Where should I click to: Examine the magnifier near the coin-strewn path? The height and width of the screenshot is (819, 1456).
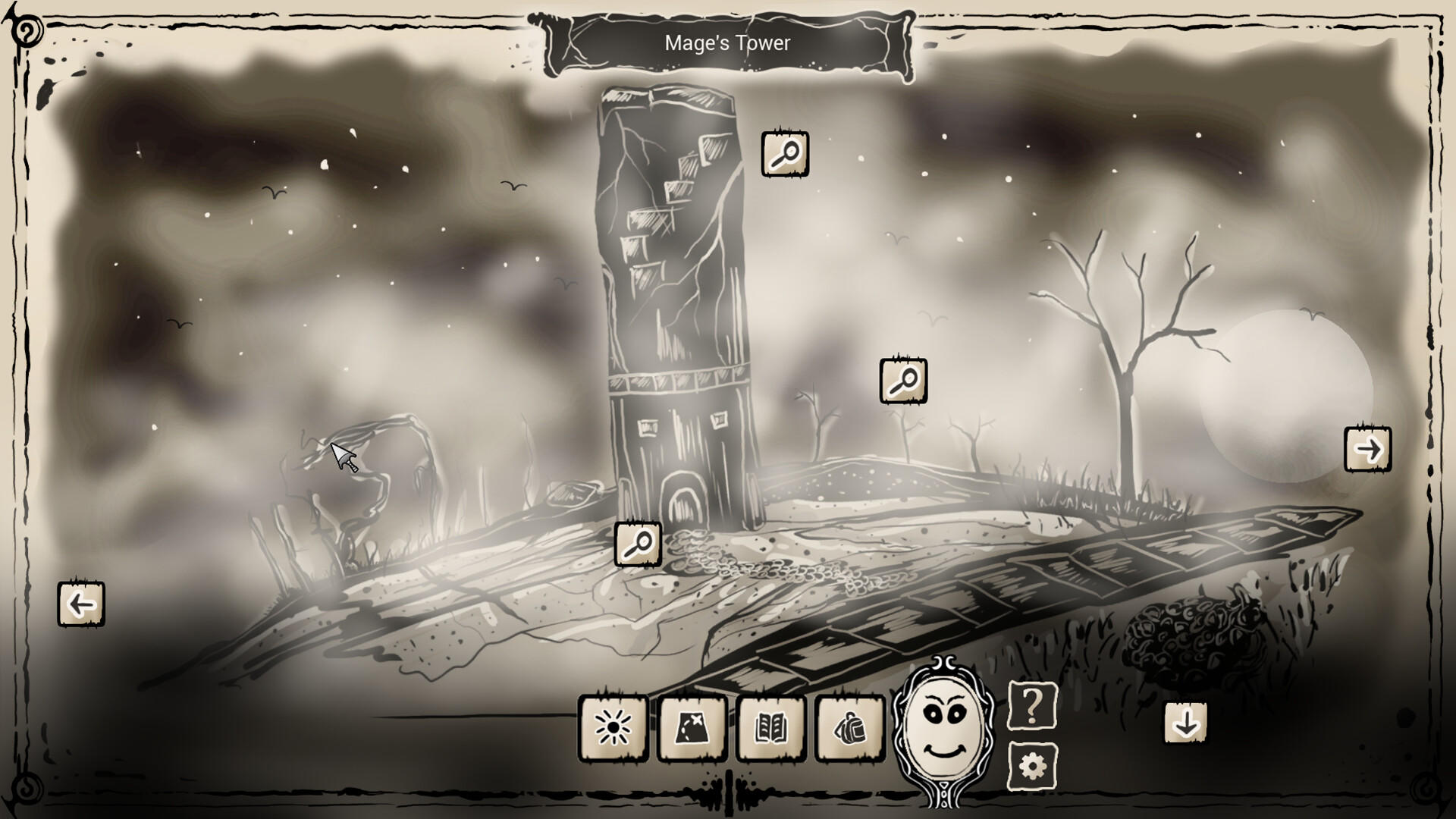point(639,544)
